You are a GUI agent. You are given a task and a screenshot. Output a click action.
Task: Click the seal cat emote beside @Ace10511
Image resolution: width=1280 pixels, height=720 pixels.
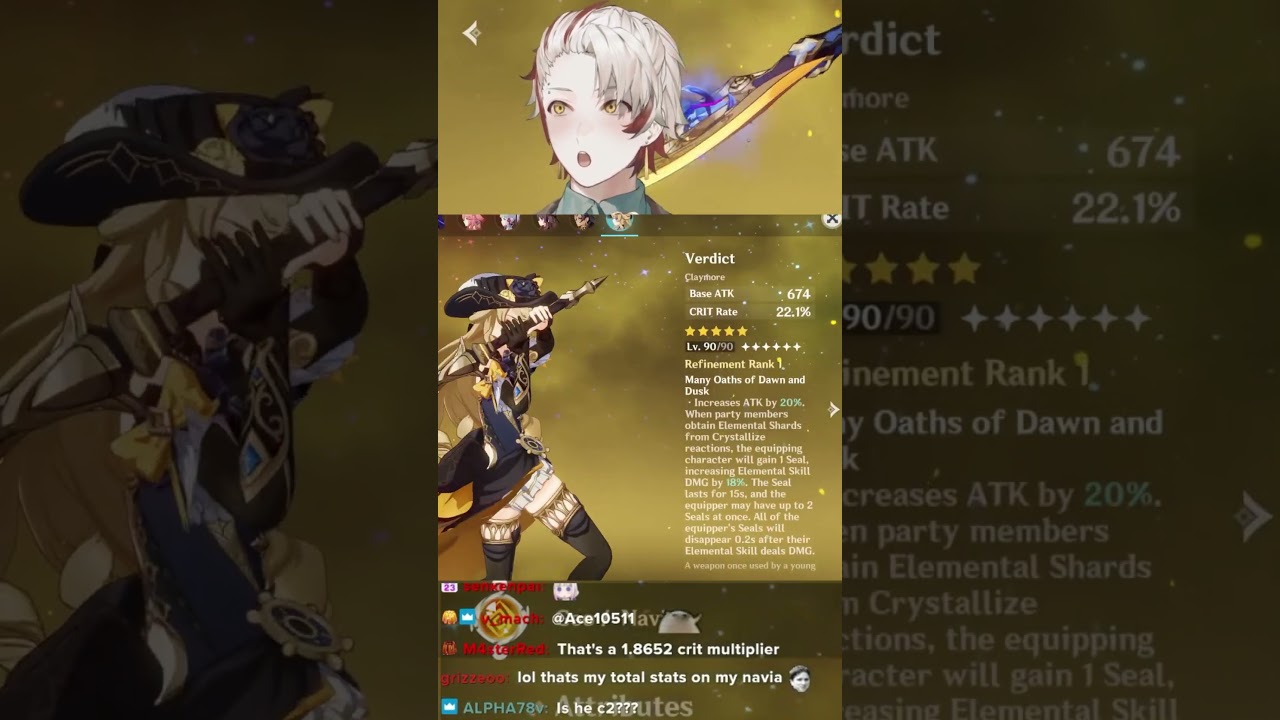tap(681, 621)
